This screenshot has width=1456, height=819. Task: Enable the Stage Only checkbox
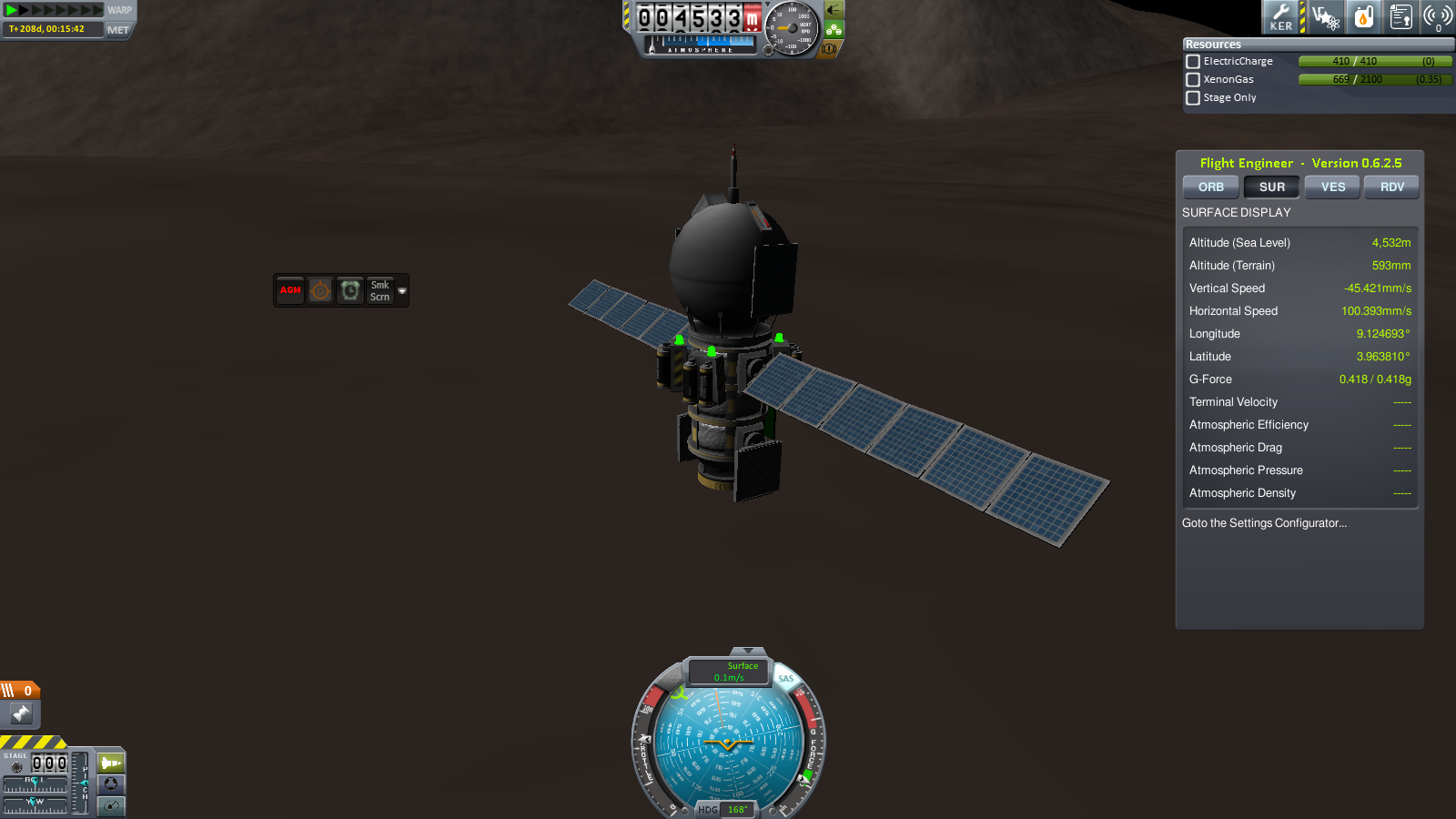(1193, 98)
